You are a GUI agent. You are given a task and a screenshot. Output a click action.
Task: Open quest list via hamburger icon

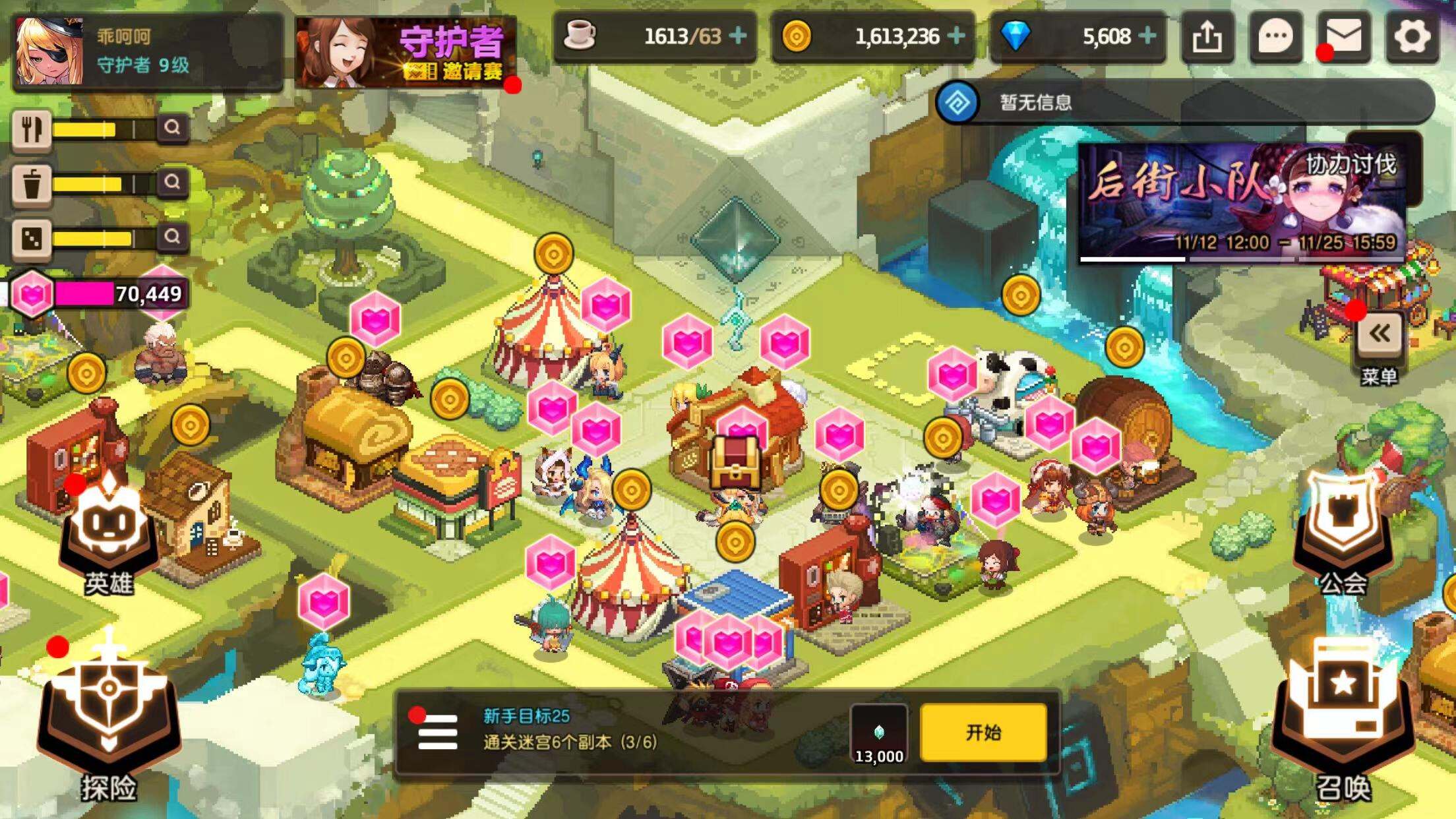click(434, 733)
